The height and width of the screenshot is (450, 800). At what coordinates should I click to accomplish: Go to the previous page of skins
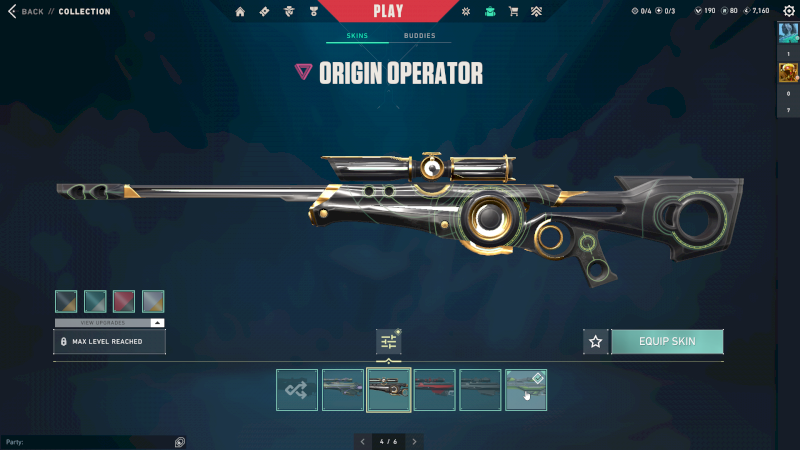pyautogui.click(x=362, y=441)
